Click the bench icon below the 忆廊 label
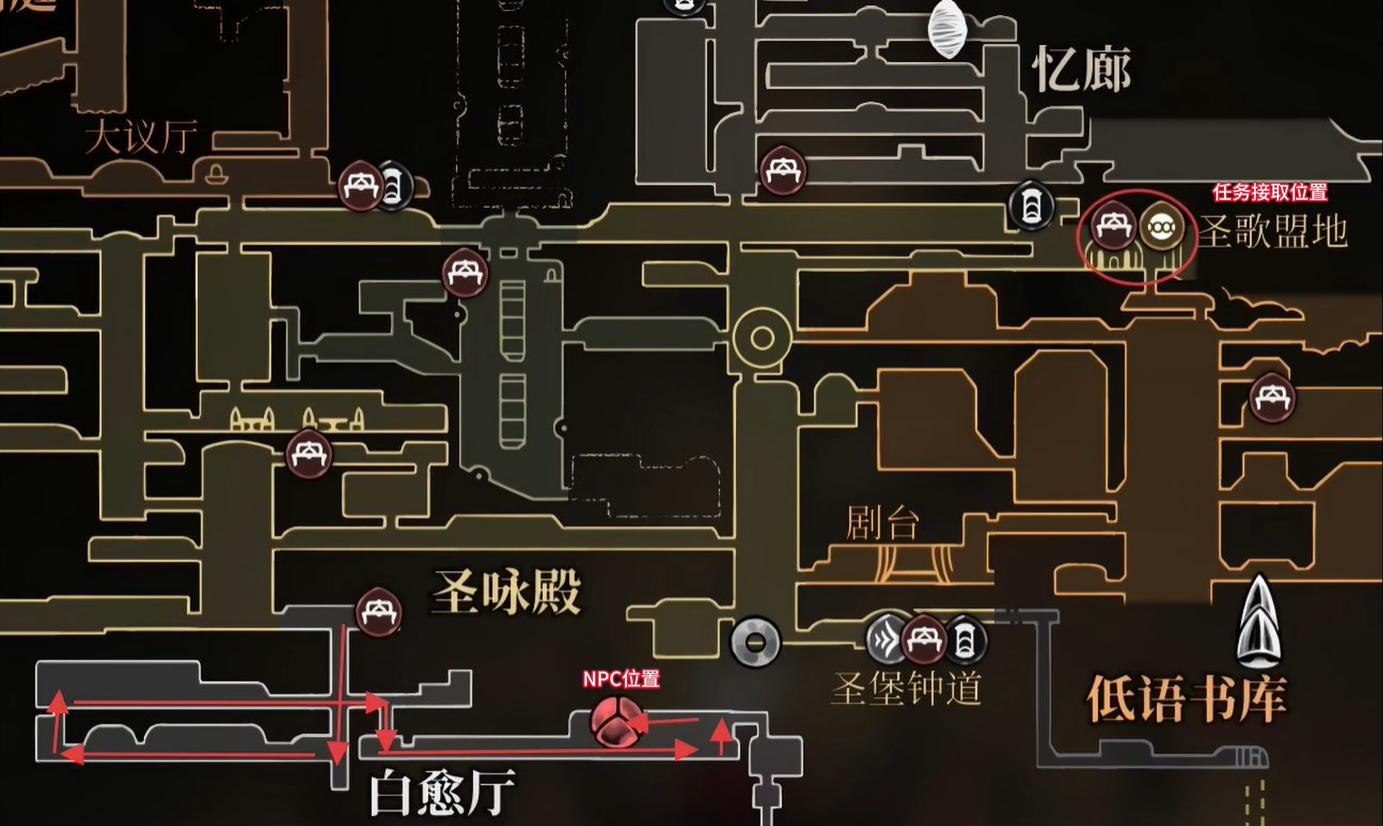Viewport: 1383px width, 826px height. pos(783,170)
